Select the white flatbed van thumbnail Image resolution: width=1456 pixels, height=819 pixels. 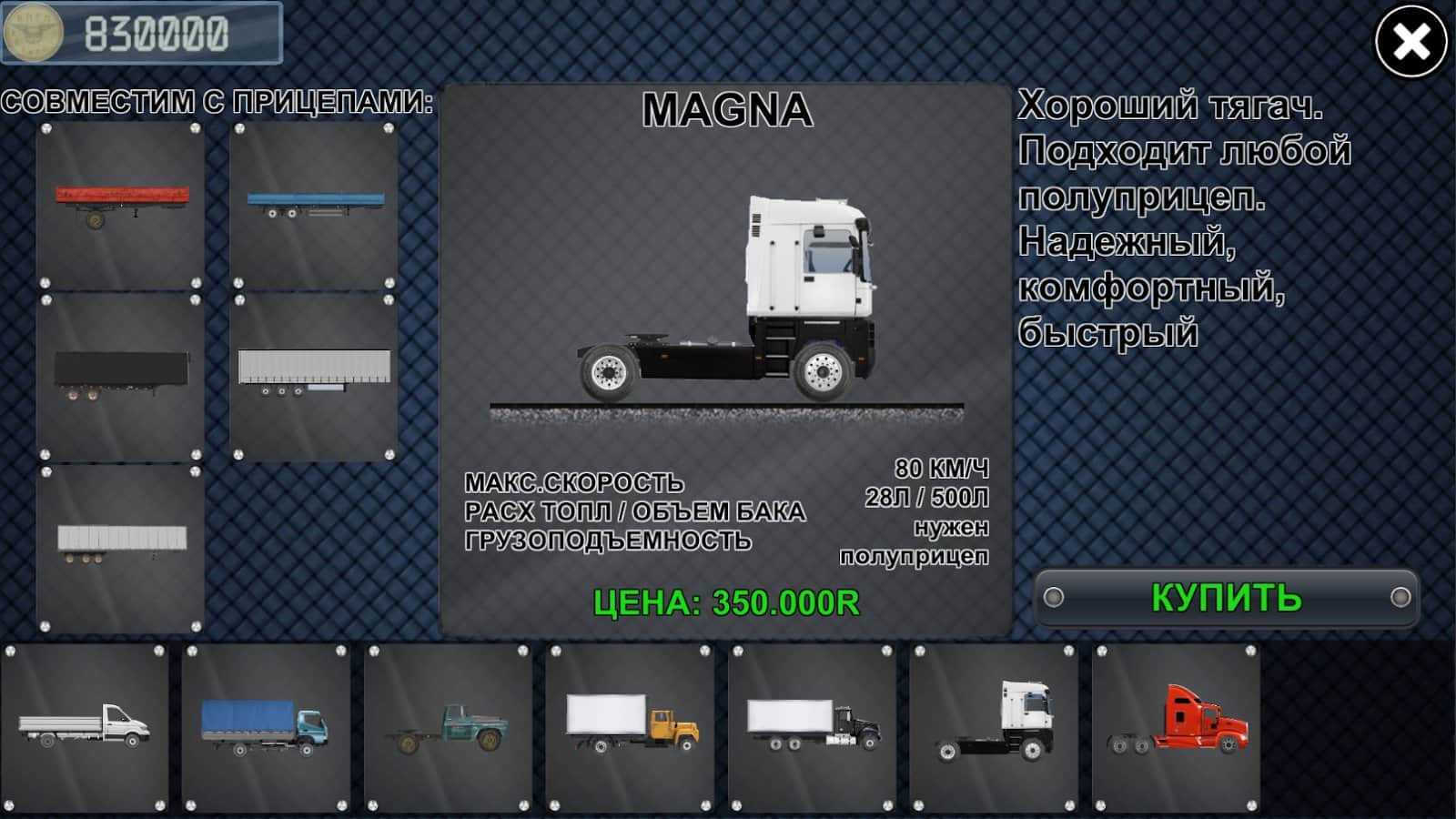point(85,727)
